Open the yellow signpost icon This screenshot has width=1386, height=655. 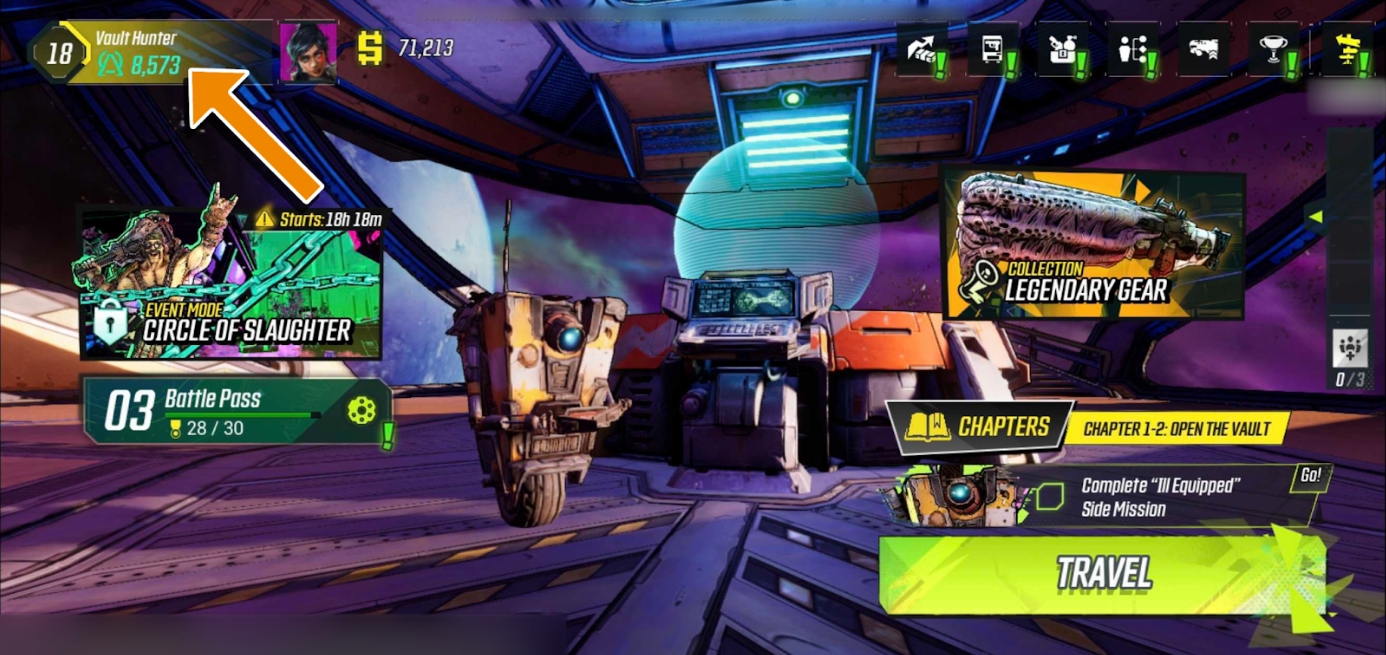point(1344,50)
